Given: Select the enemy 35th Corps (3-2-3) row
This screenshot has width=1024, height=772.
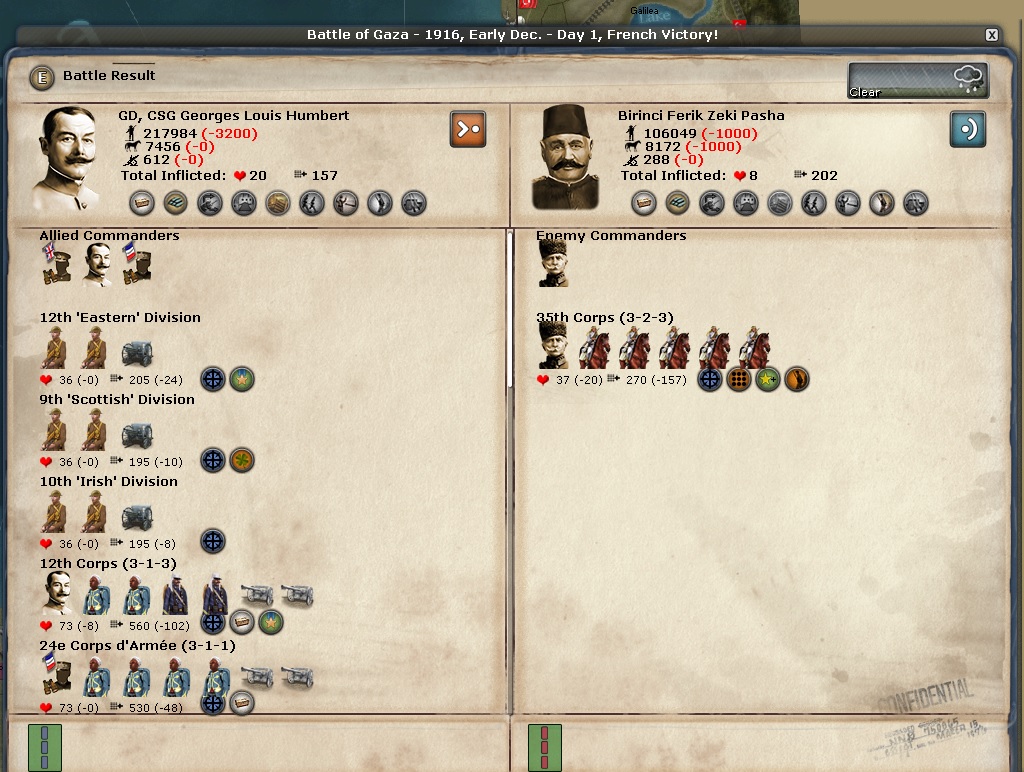Looking at the screenshot, I should [x=604, y=318].
